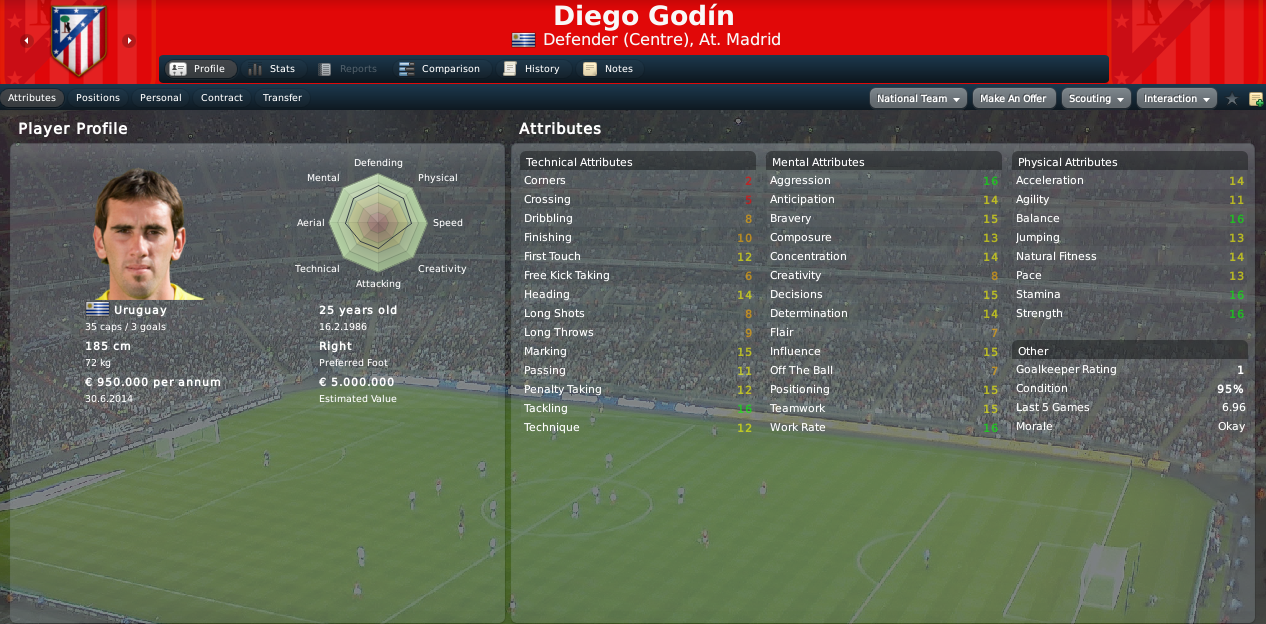Open the National Team dropdown

[919, 99]
